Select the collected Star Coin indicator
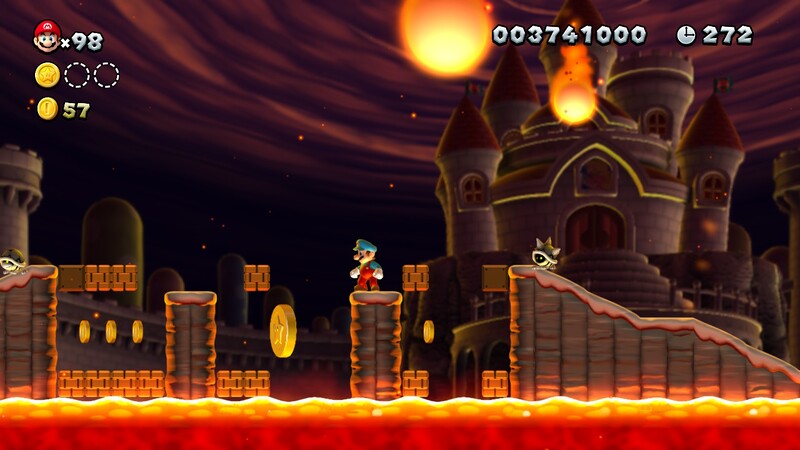 click(47, 75)
